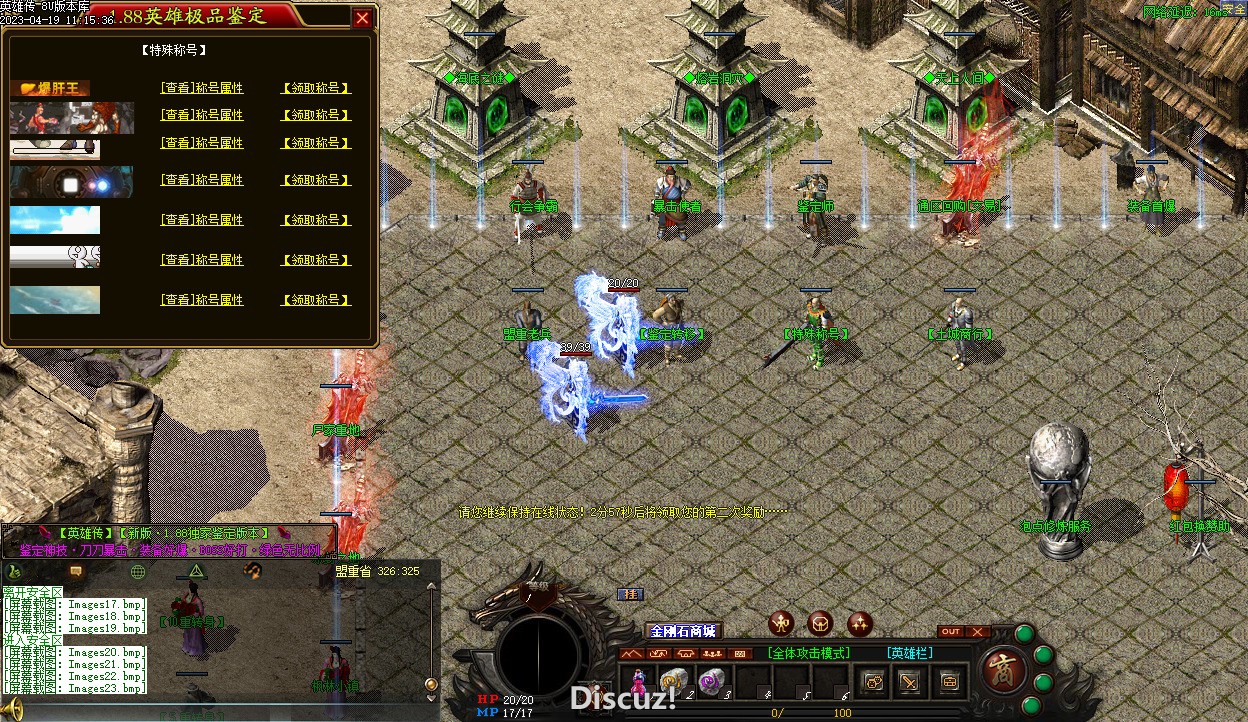Image resolution: width=1248 pixels, height=722 pixels.
Task: Close the 英雄极品鉴定 title panel
Action: pyautogui.click(x=362, y=17)
